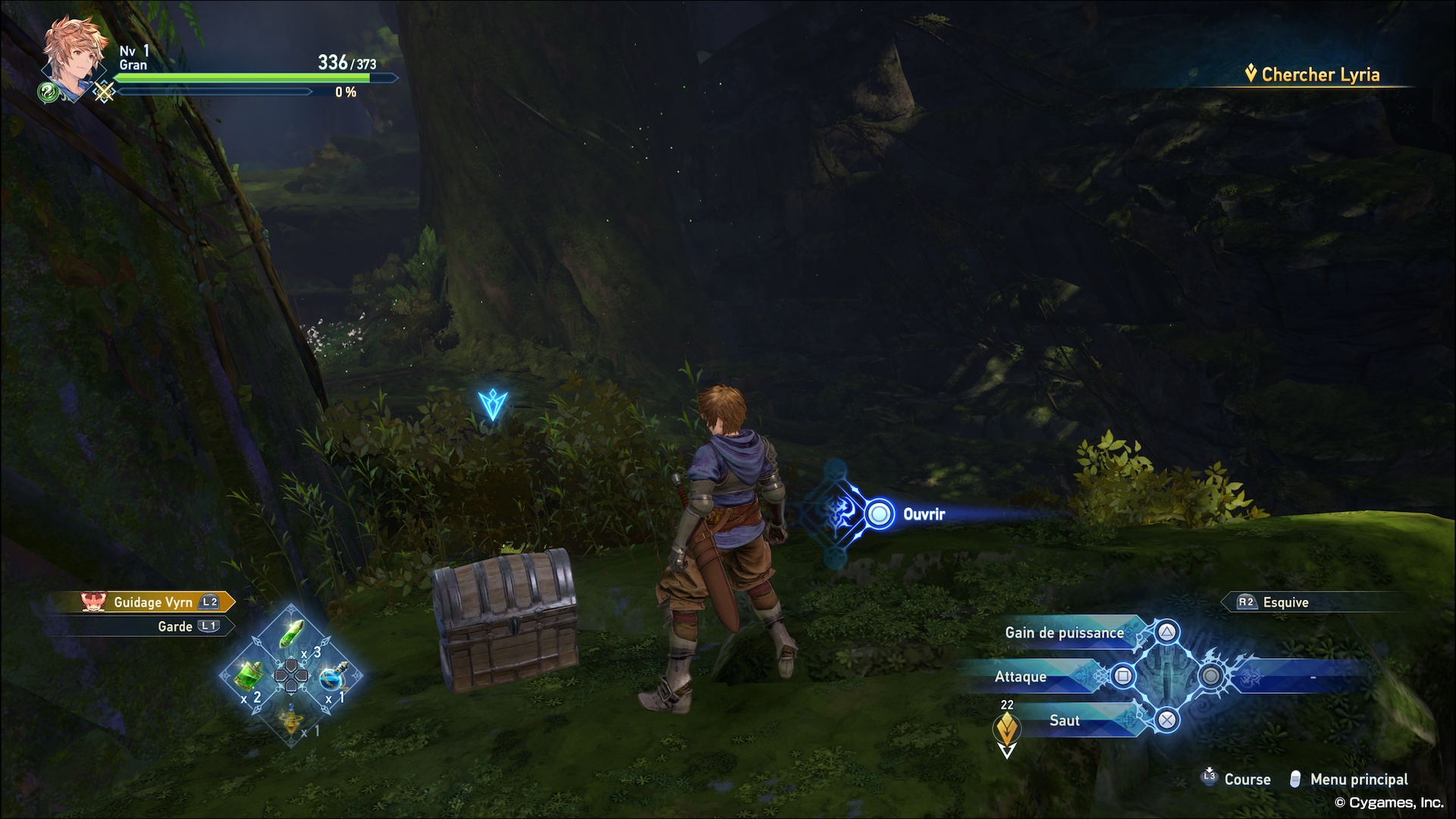The height and width of the screenshot is (819, 1456).
Task: Select the Esquive action label
Action: click(1285, 602)
